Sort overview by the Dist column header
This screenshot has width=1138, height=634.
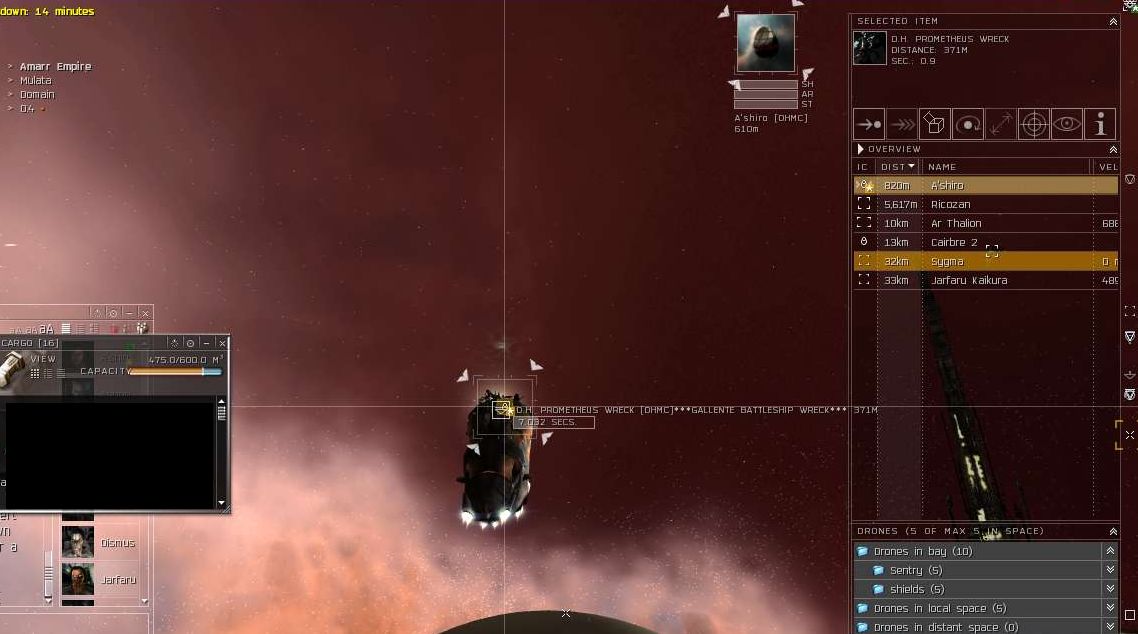[897, 167]
